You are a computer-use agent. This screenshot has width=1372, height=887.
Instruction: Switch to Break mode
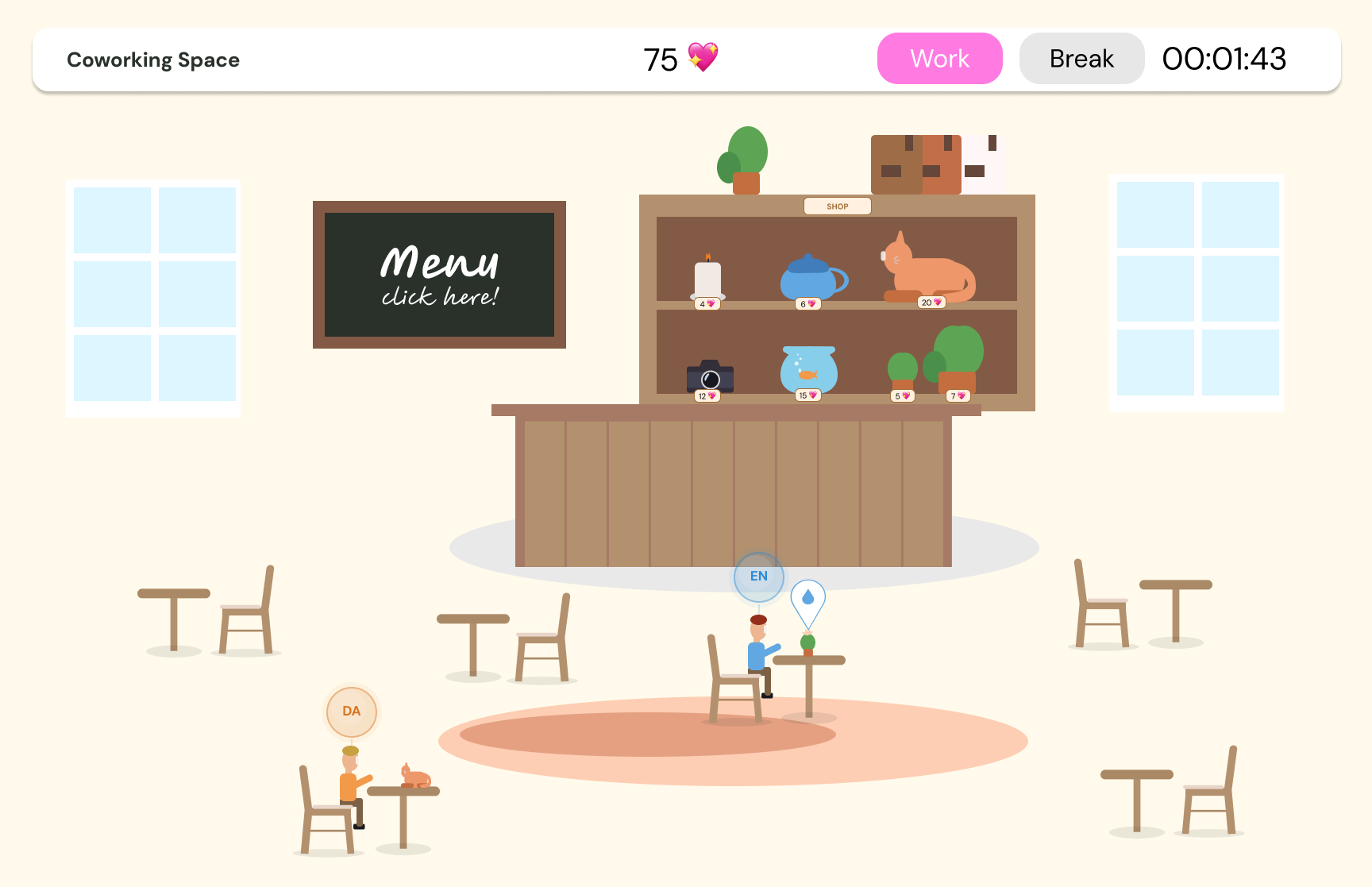[1081, 59]
